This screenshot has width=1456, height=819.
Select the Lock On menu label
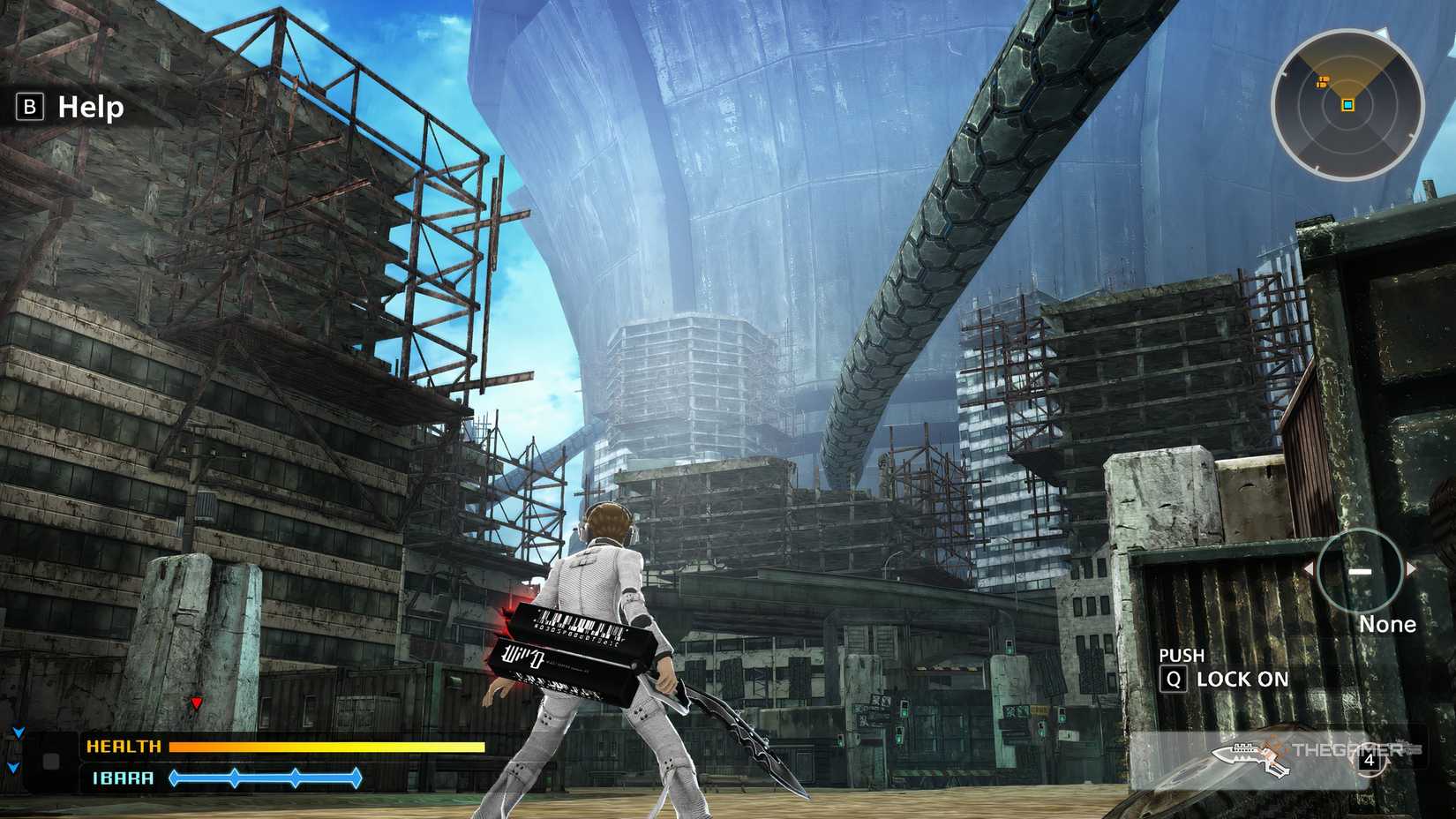pyautogui.click(x=1242, y=680)
